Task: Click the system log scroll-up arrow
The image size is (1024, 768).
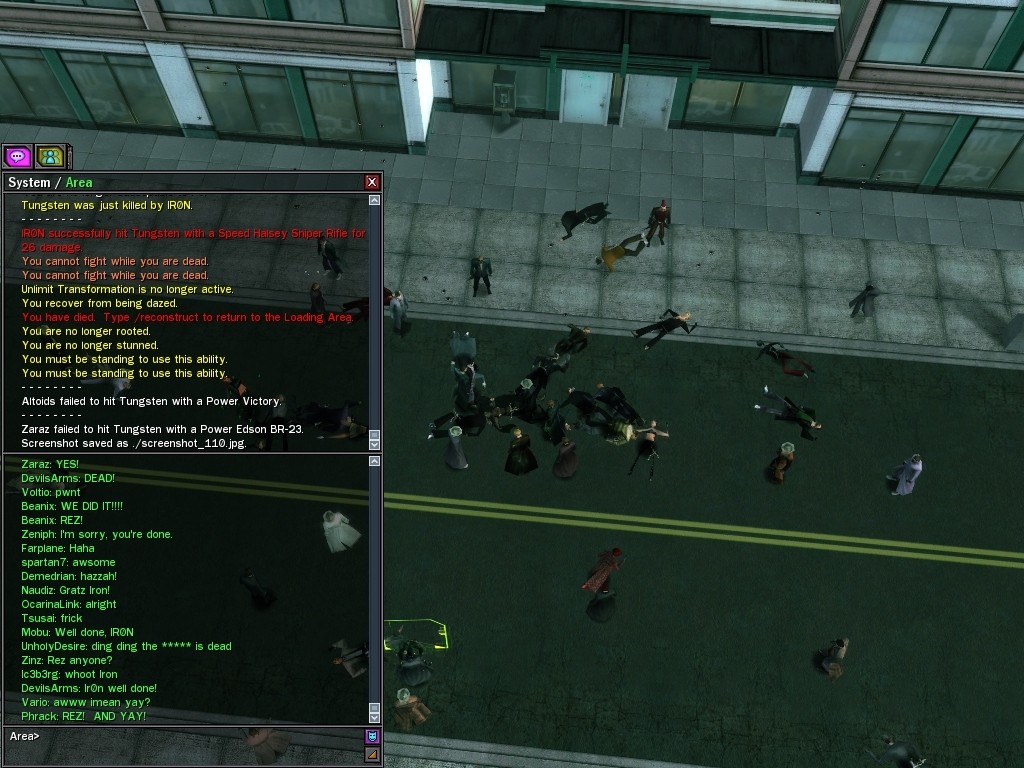Action: 375,200
